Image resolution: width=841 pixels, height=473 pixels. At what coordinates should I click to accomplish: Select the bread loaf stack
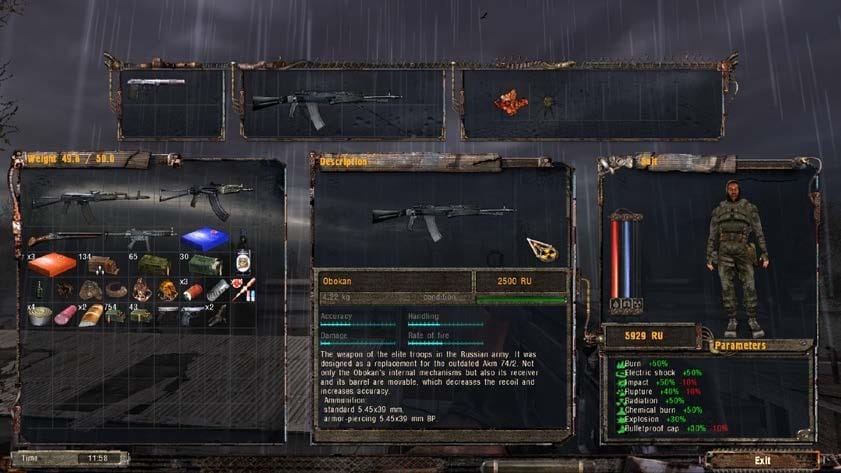(x=92, y=314)
